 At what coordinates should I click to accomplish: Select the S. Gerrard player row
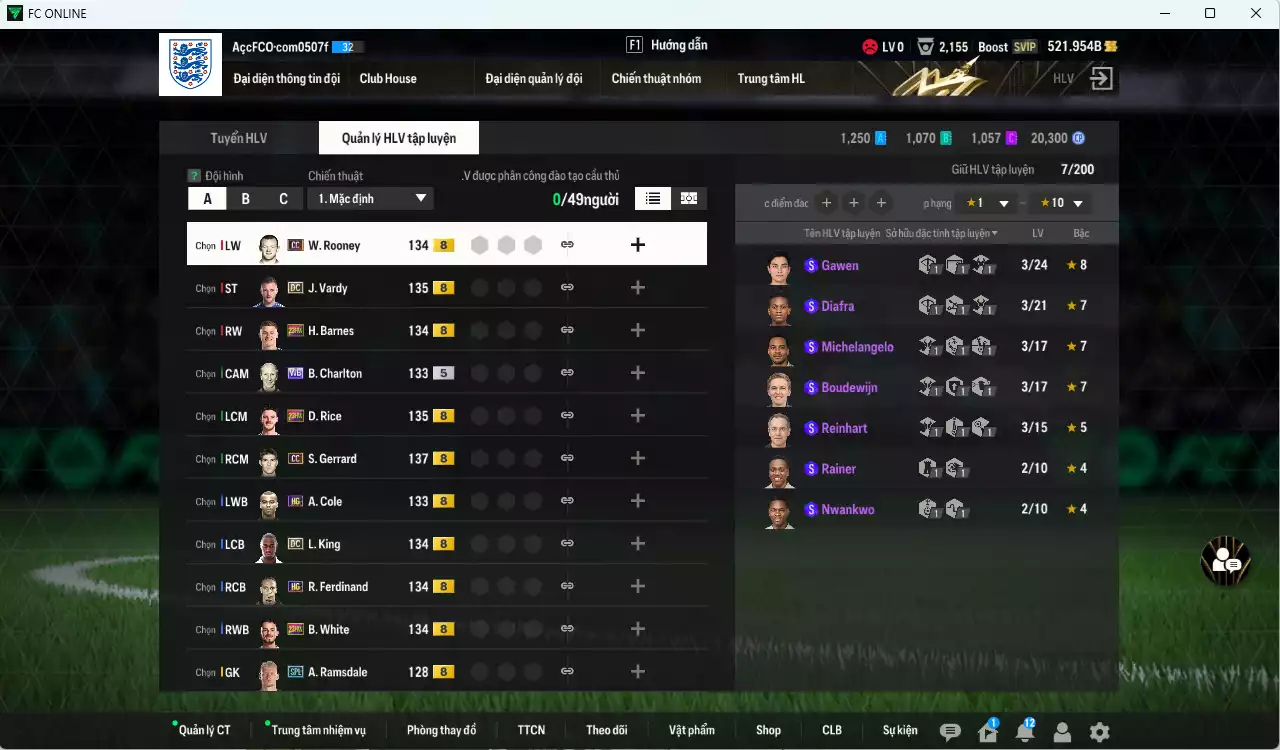coord(332,459)
